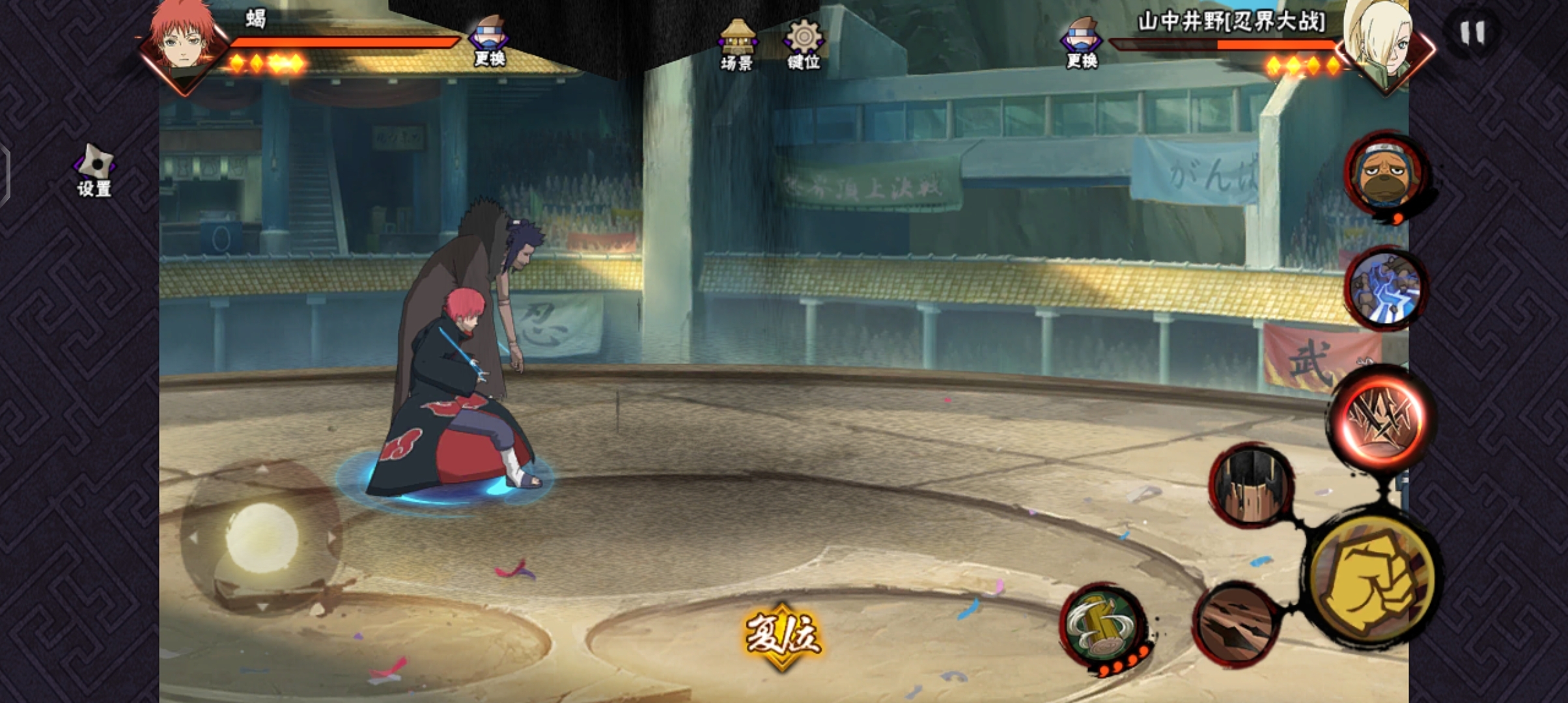Change the opponent with the right 更换
The width and height of the screenshot is (1568, 703).
point(1082,42)
